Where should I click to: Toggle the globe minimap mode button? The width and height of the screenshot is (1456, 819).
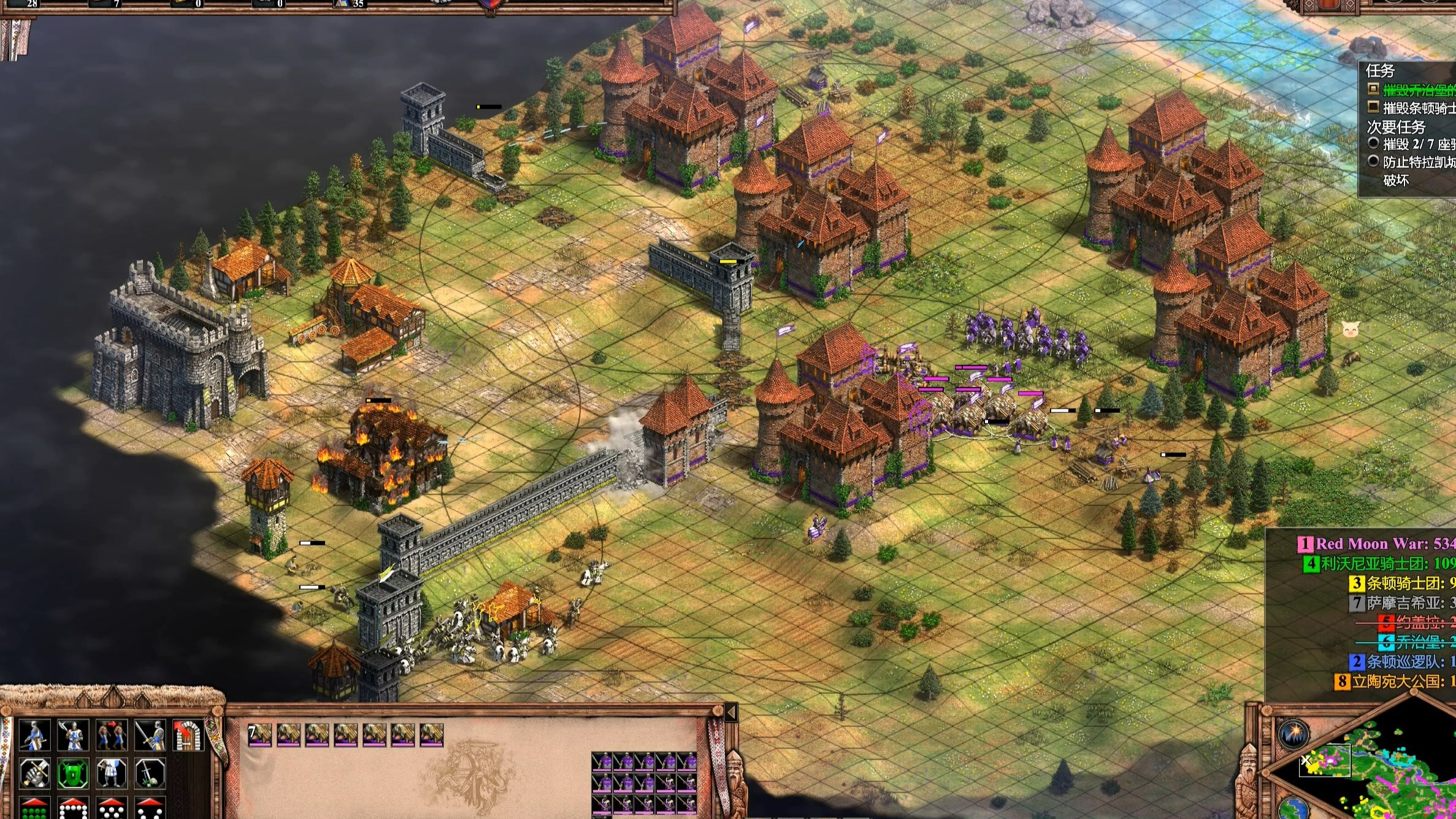[1293, 807]
